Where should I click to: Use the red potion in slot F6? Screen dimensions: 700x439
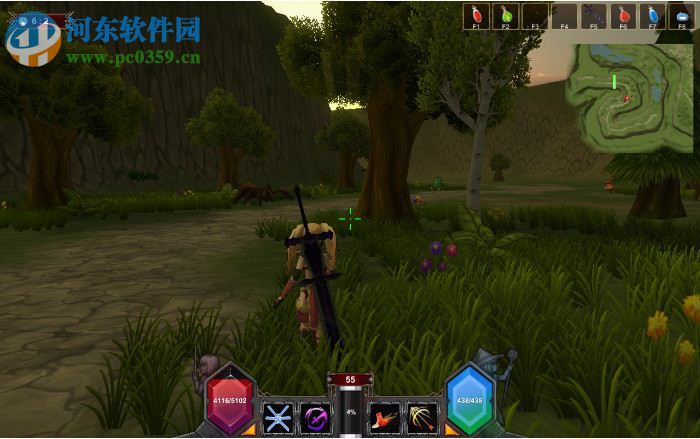pos(624,16)
